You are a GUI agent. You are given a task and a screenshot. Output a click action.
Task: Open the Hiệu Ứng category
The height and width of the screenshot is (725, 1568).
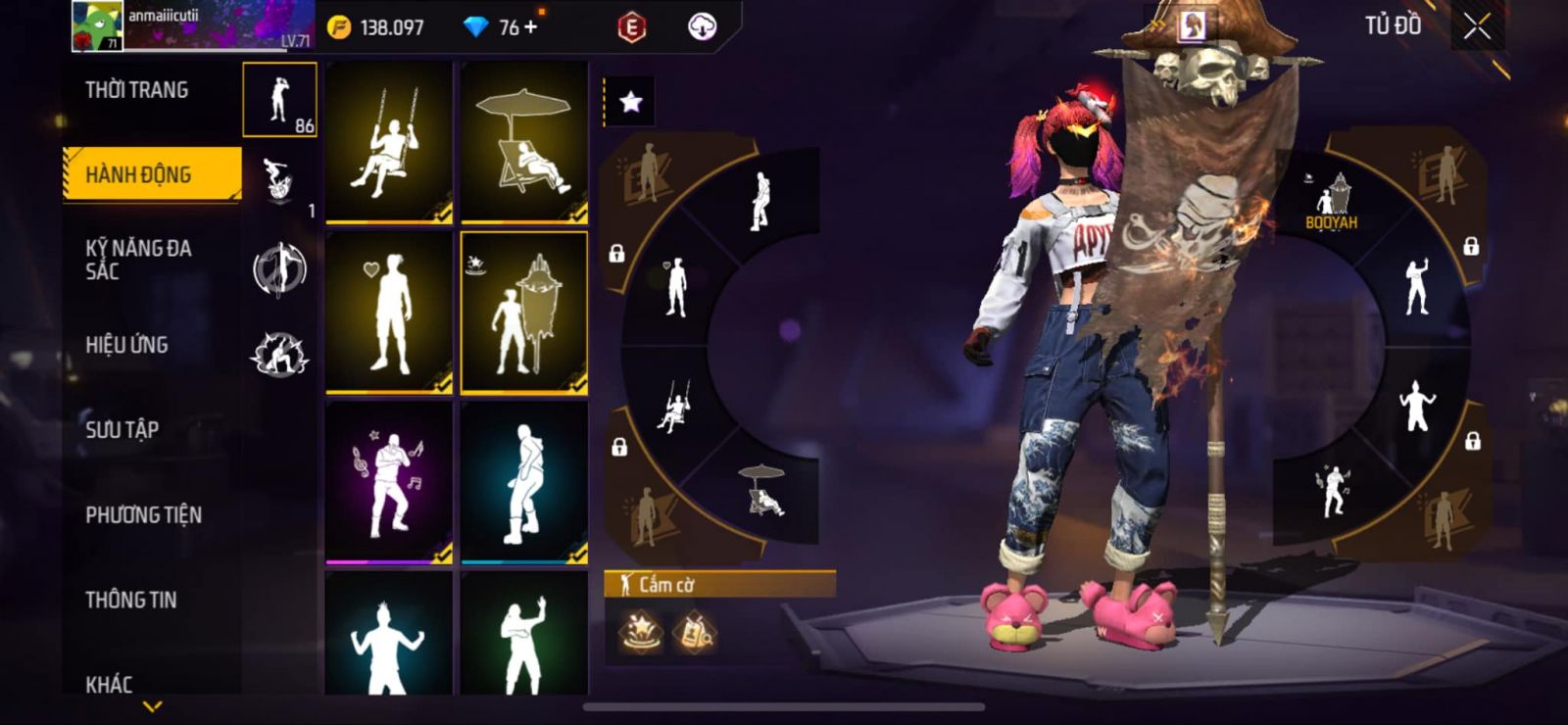126,345
